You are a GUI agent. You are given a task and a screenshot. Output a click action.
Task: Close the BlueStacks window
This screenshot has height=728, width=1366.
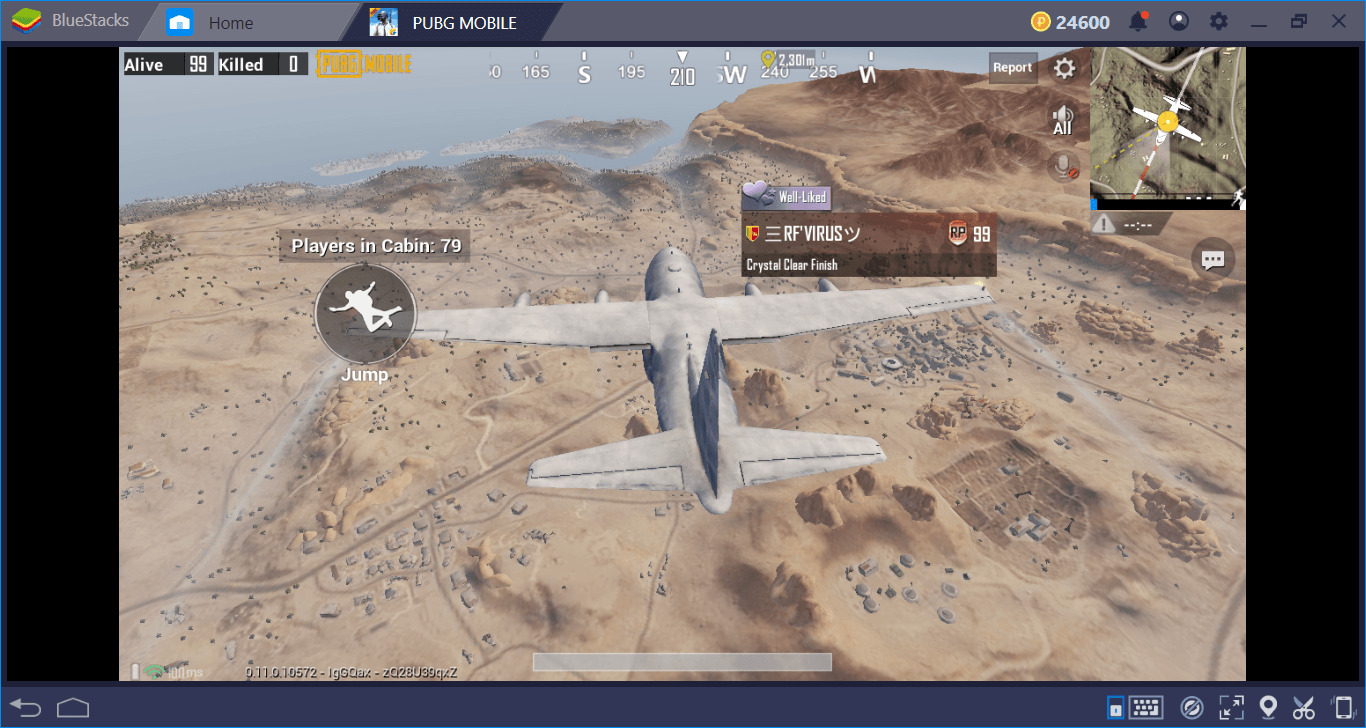1338,21
